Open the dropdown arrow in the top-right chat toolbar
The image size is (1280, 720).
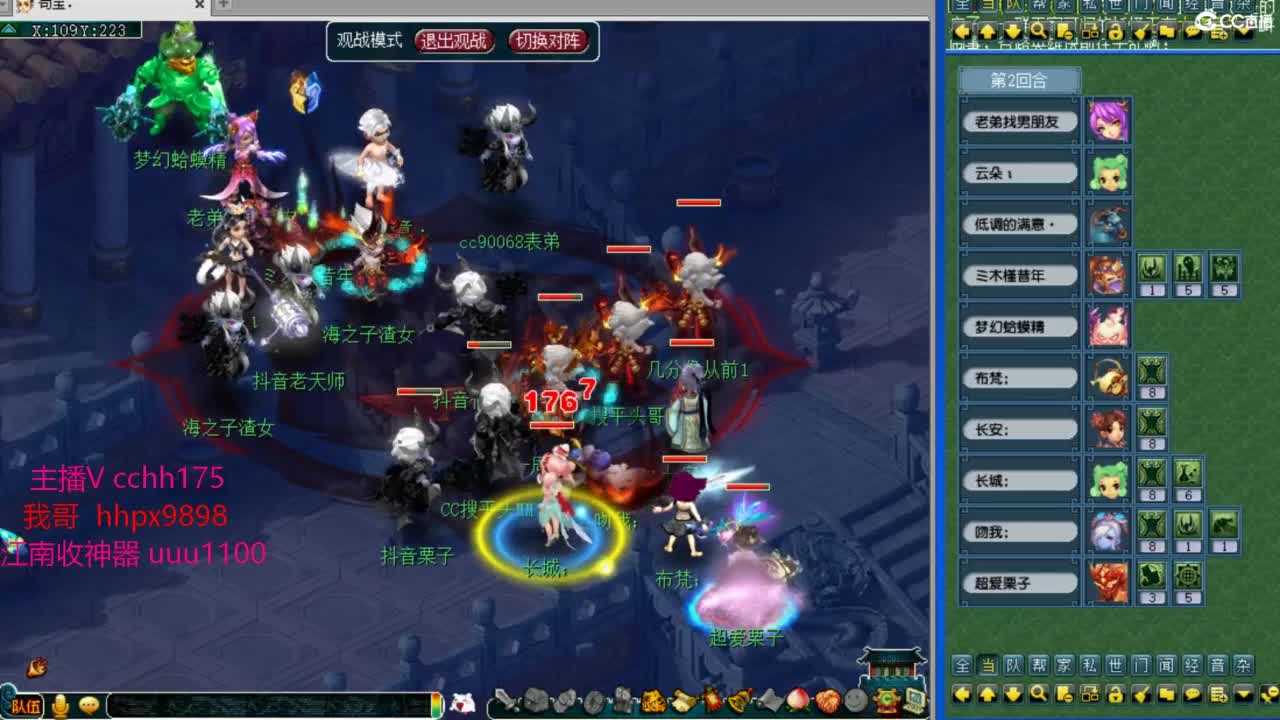pyautogui.click(x=1243, y=31)
